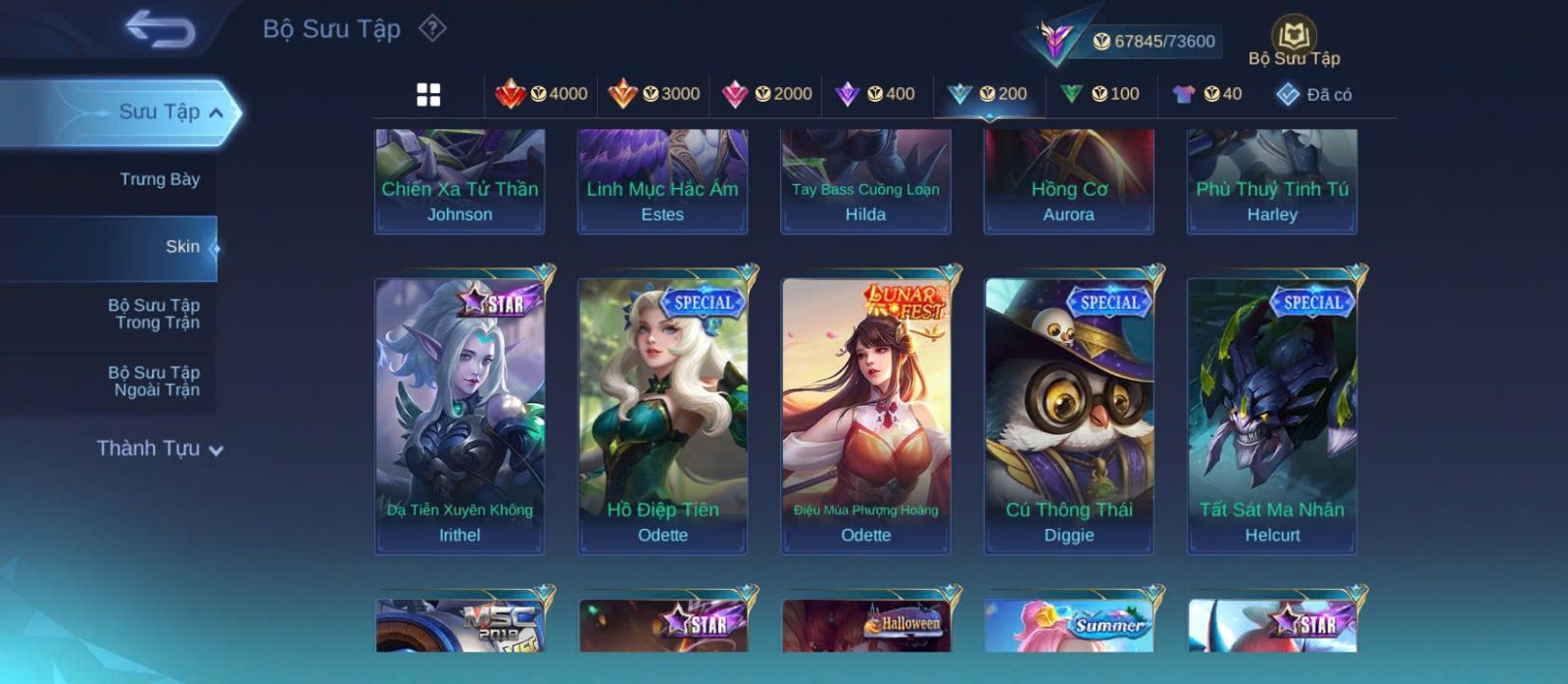Choose Helcurt's Tất Sát Ma Nhân skin
The width and height of the screenshot is (1568, 684).
click(1272, 415)
